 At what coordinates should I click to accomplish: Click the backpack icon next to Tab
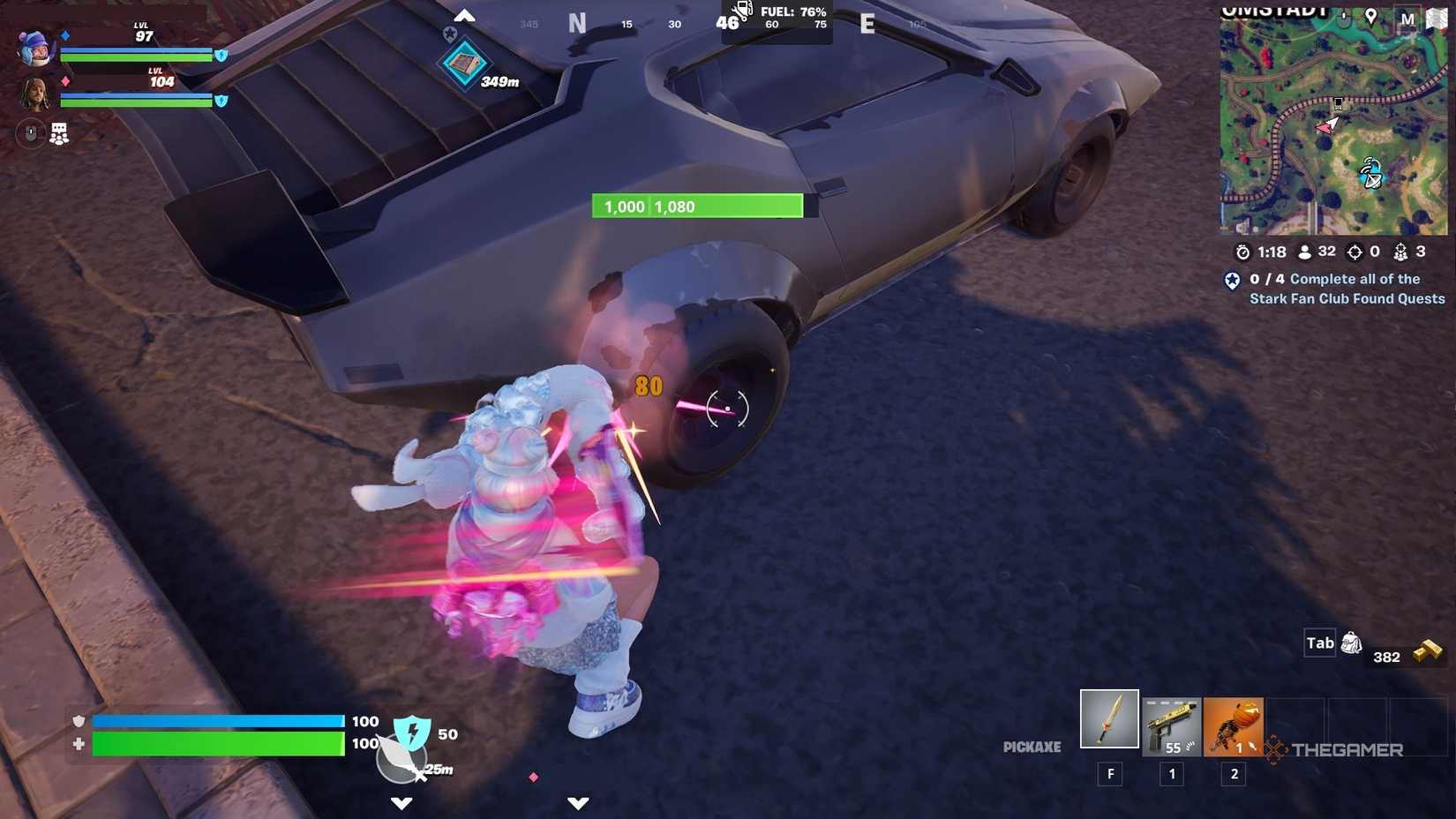tap(1351, 644)
